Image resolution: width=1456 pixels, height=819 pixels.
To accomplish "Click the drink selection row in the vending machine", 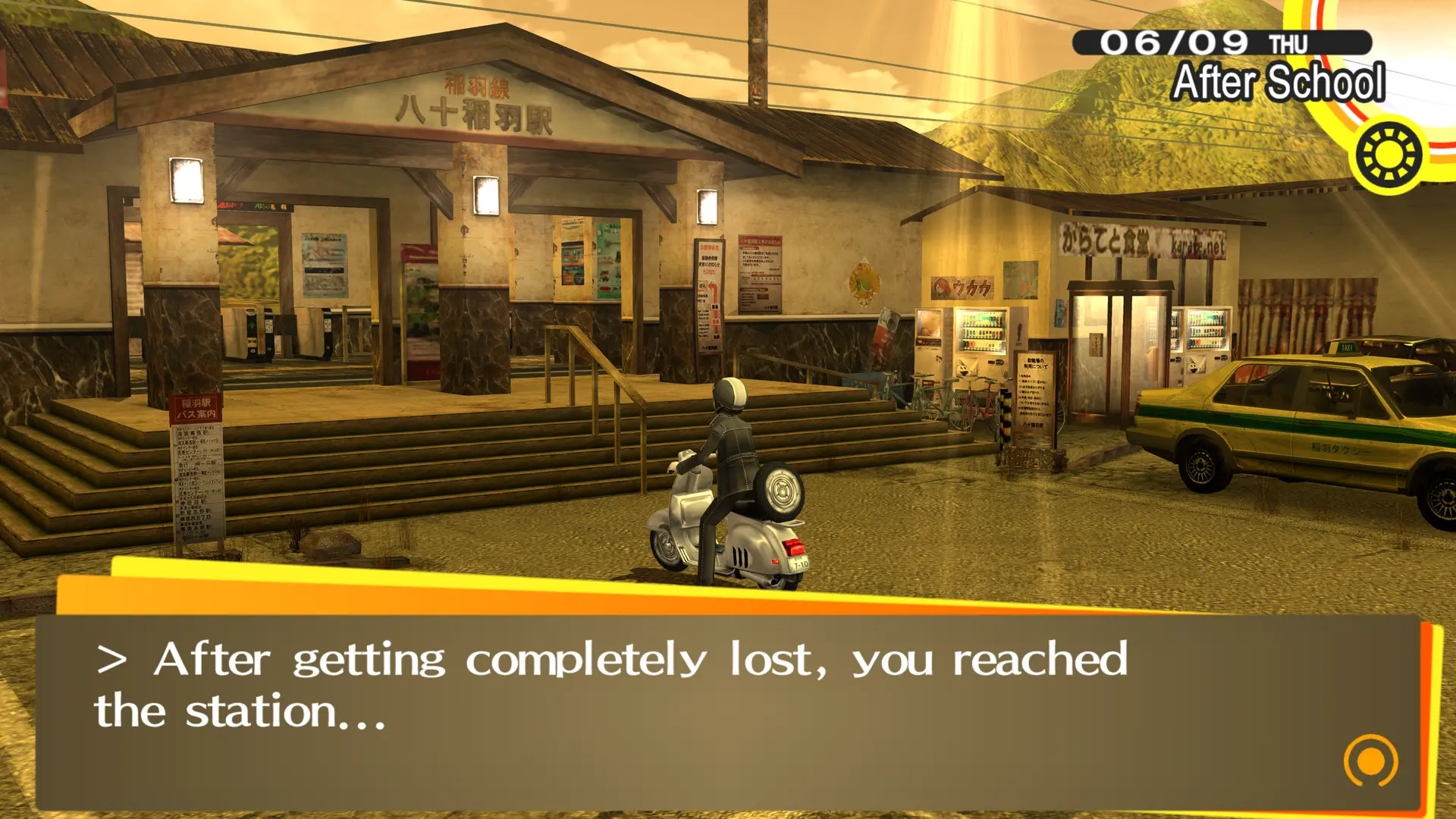I will 981,332.
